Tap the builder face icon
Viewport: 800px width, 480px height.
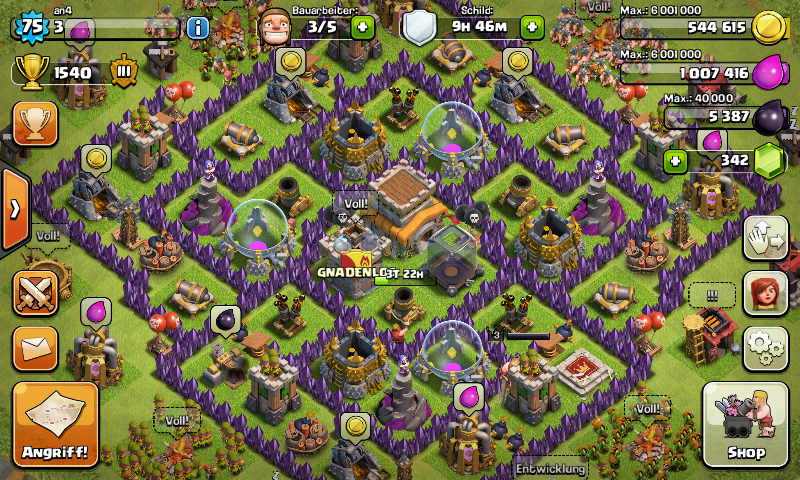[276, 27]
